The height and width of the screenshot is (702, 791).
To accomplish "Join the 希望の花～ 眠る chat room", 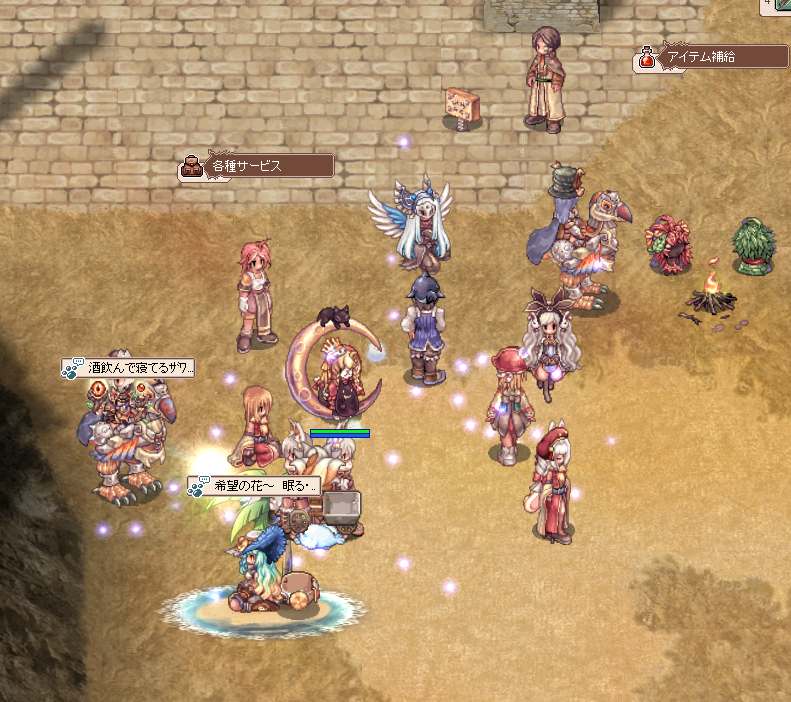I will 256,486.
